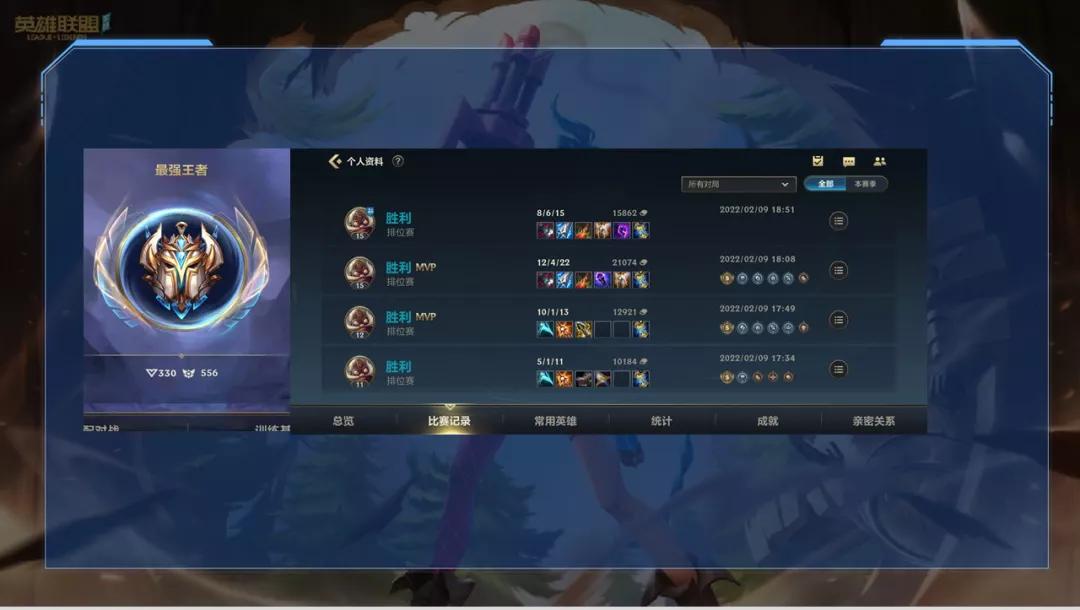Open the friends icon with two people

[880, 161]
